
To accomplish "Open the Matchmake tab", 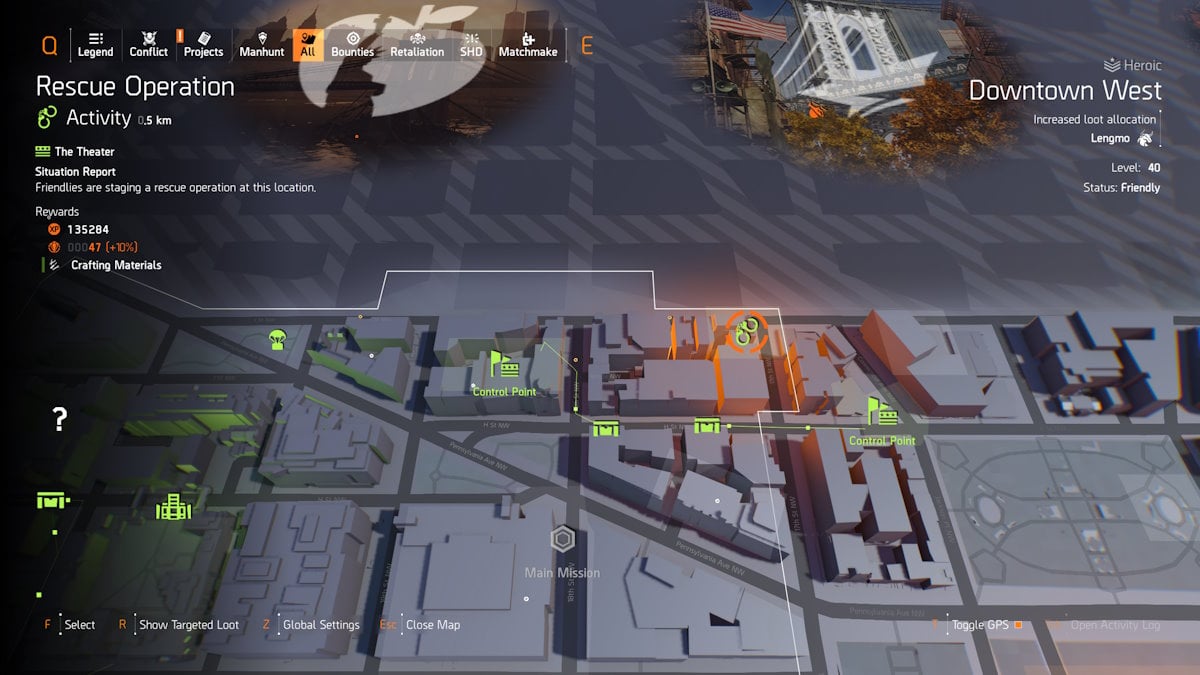I will pos(527,44).
